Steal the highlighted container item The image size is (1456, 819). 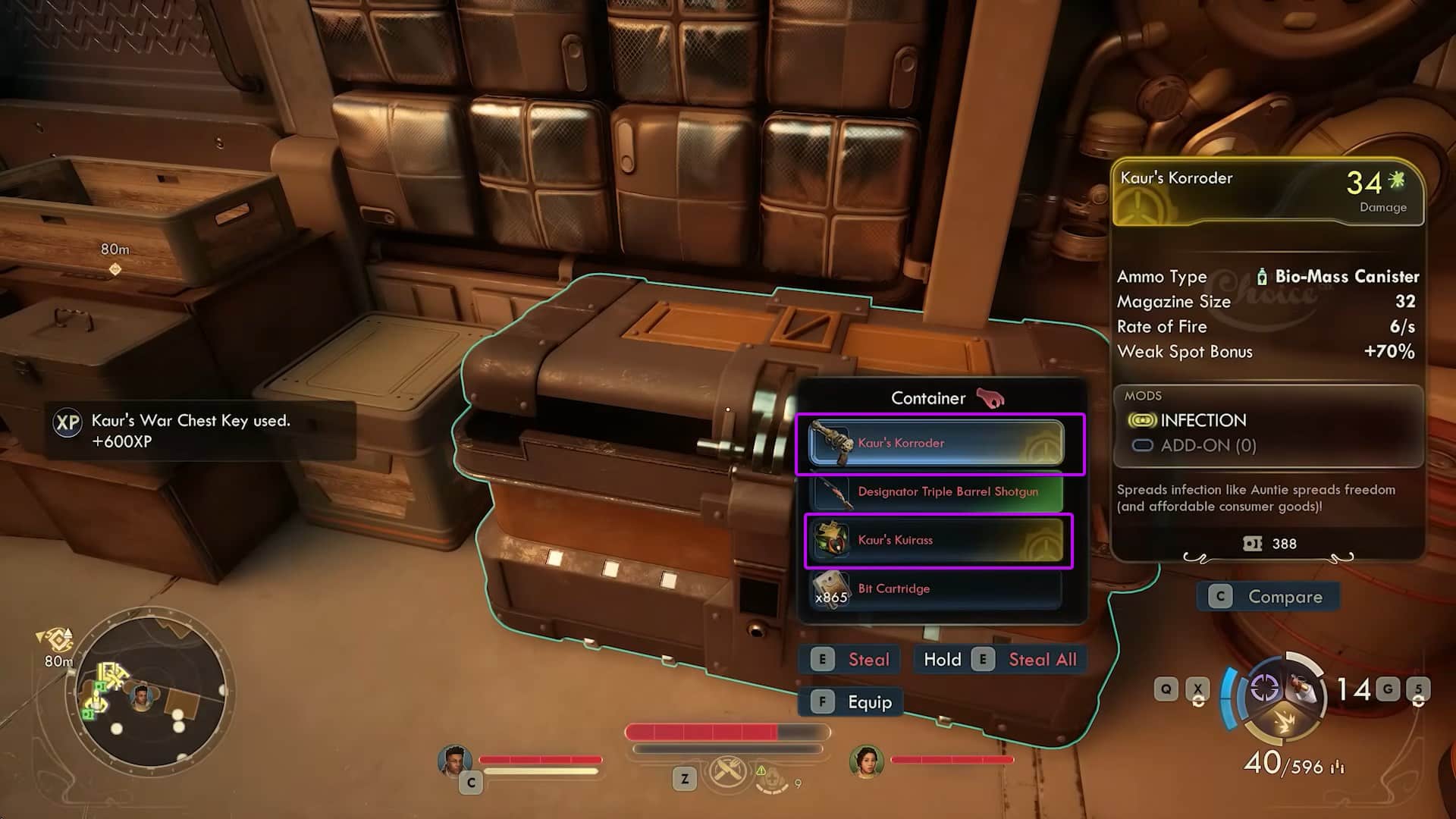[850, 660]
